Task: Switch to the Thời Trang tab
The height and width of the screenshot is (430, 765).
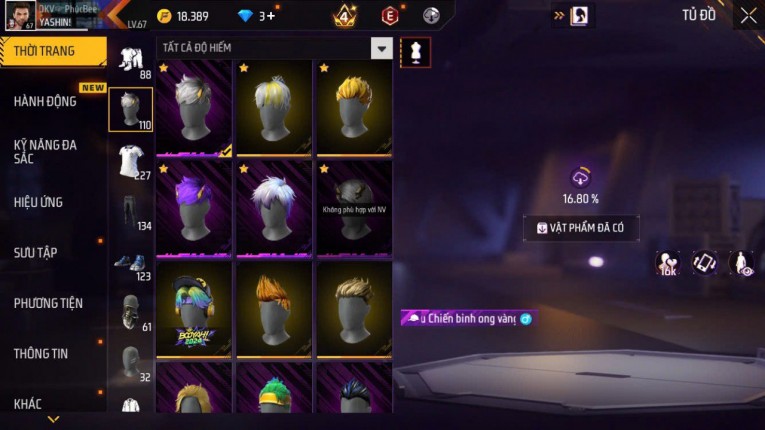Action: pos(52,51)
